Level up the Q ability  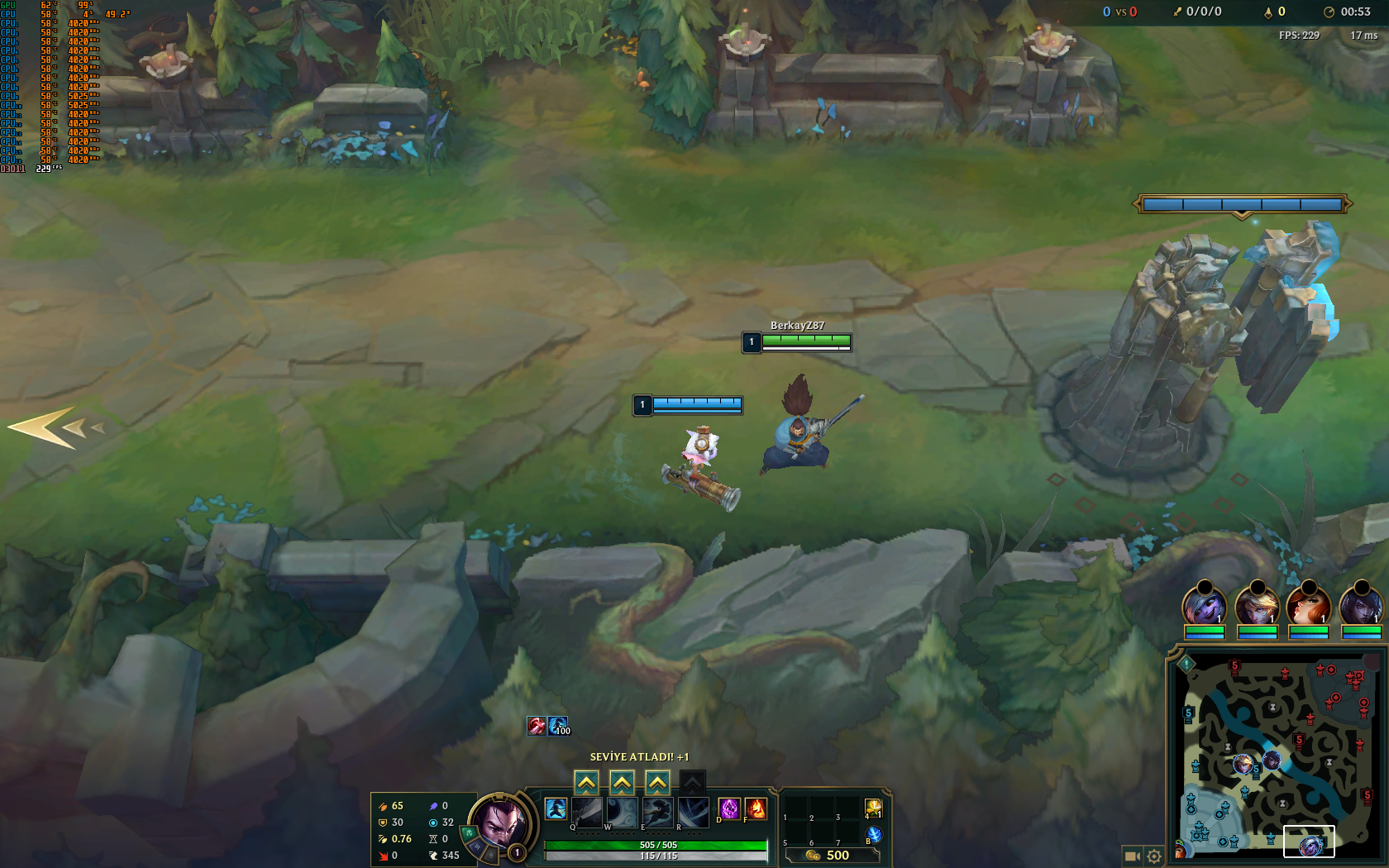(x=586, y=782)
